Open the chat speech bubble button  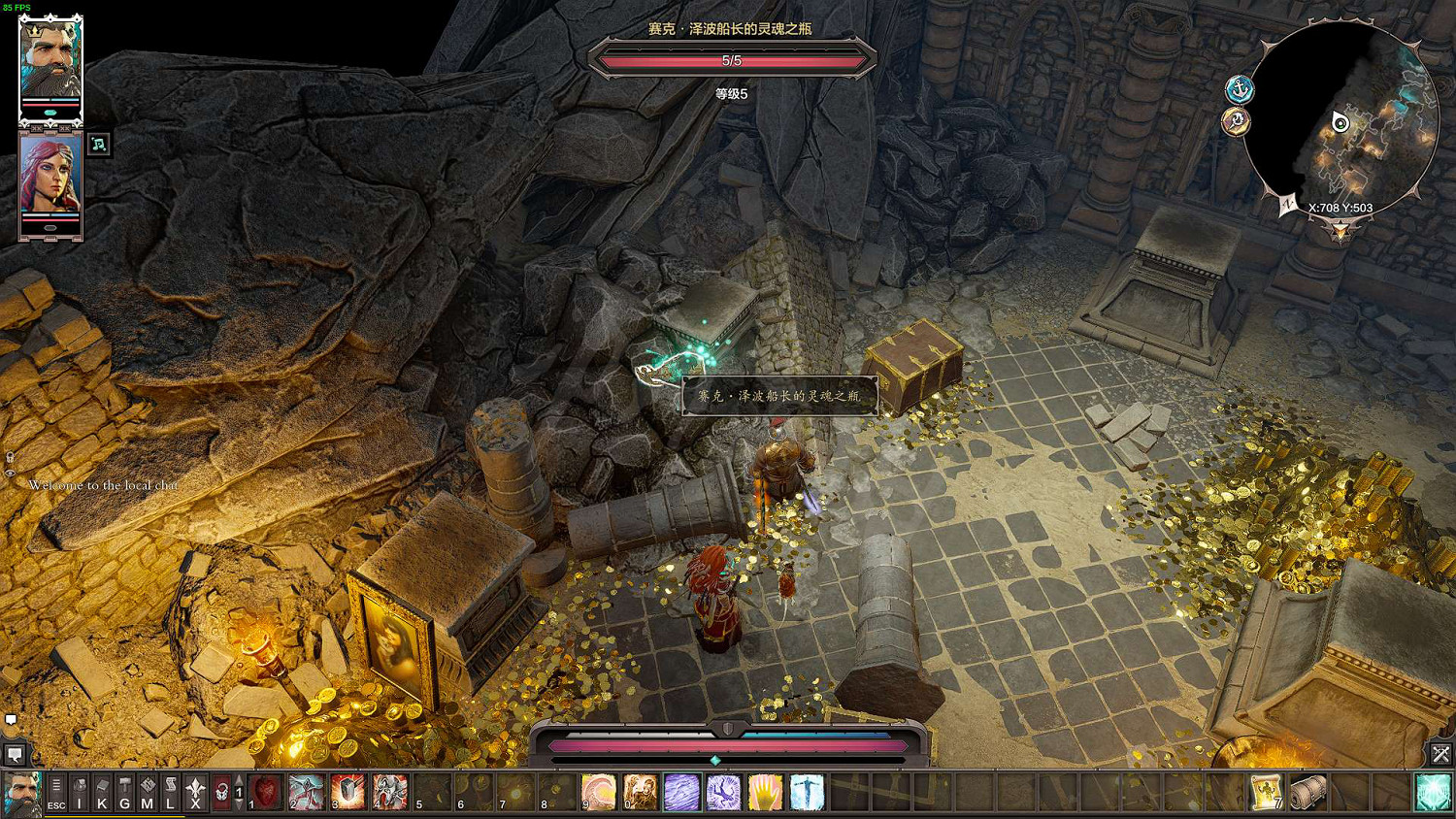coord(15,754)
